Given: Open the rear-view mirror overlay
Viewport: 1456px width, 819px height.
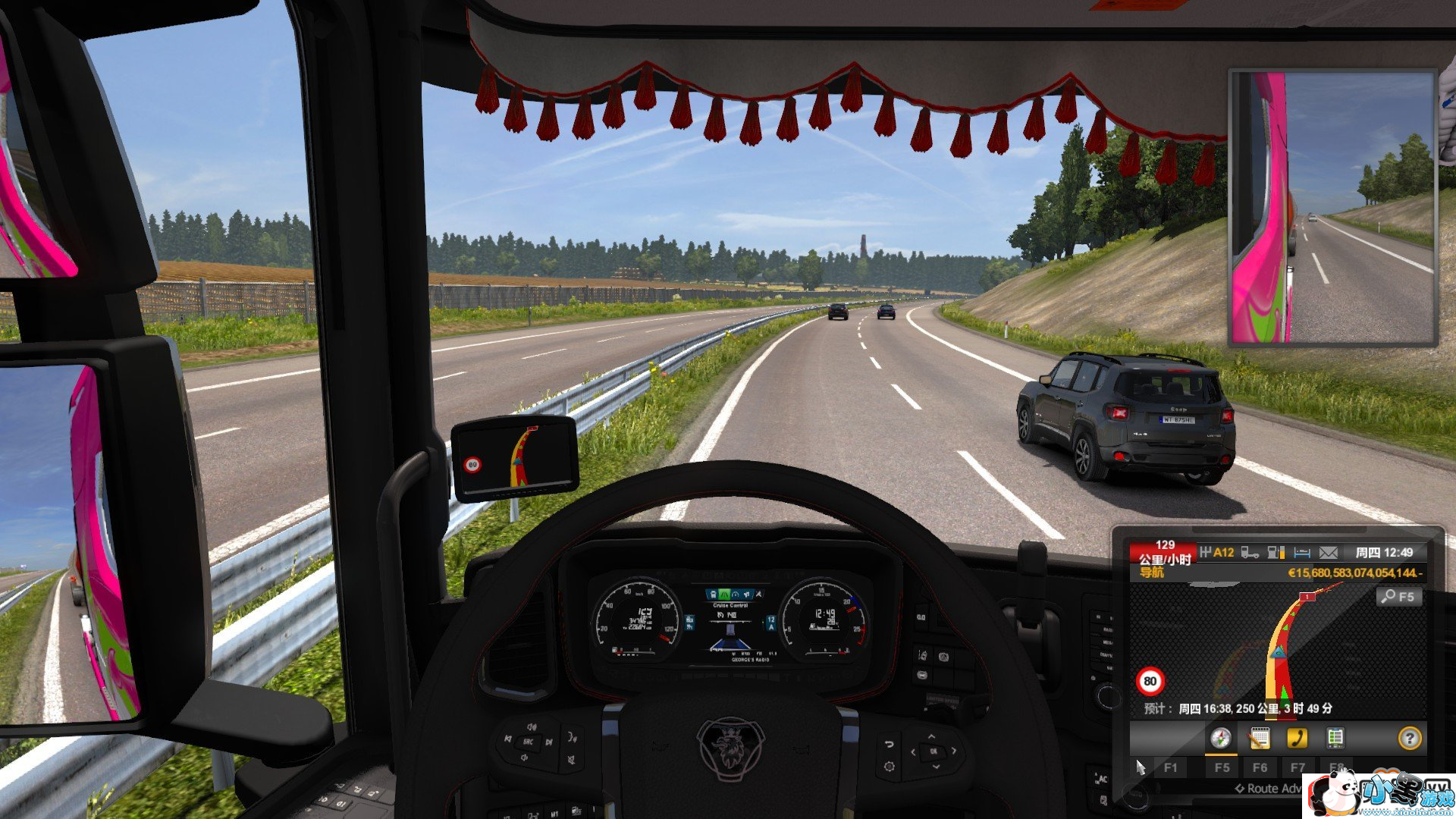Looking at the screenshot, I should [x=1332, y=208].
